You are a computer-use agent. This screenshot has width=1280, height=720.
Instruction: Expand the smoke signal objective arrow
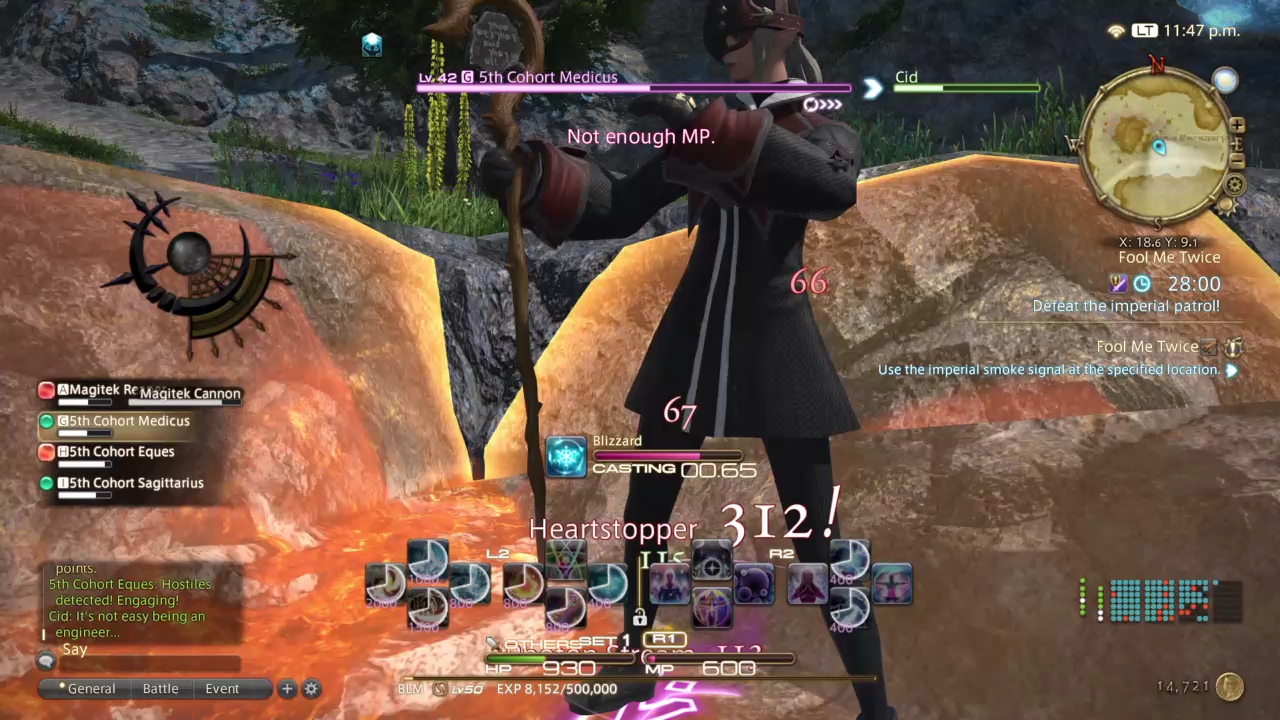click(x=1231, y=371)
